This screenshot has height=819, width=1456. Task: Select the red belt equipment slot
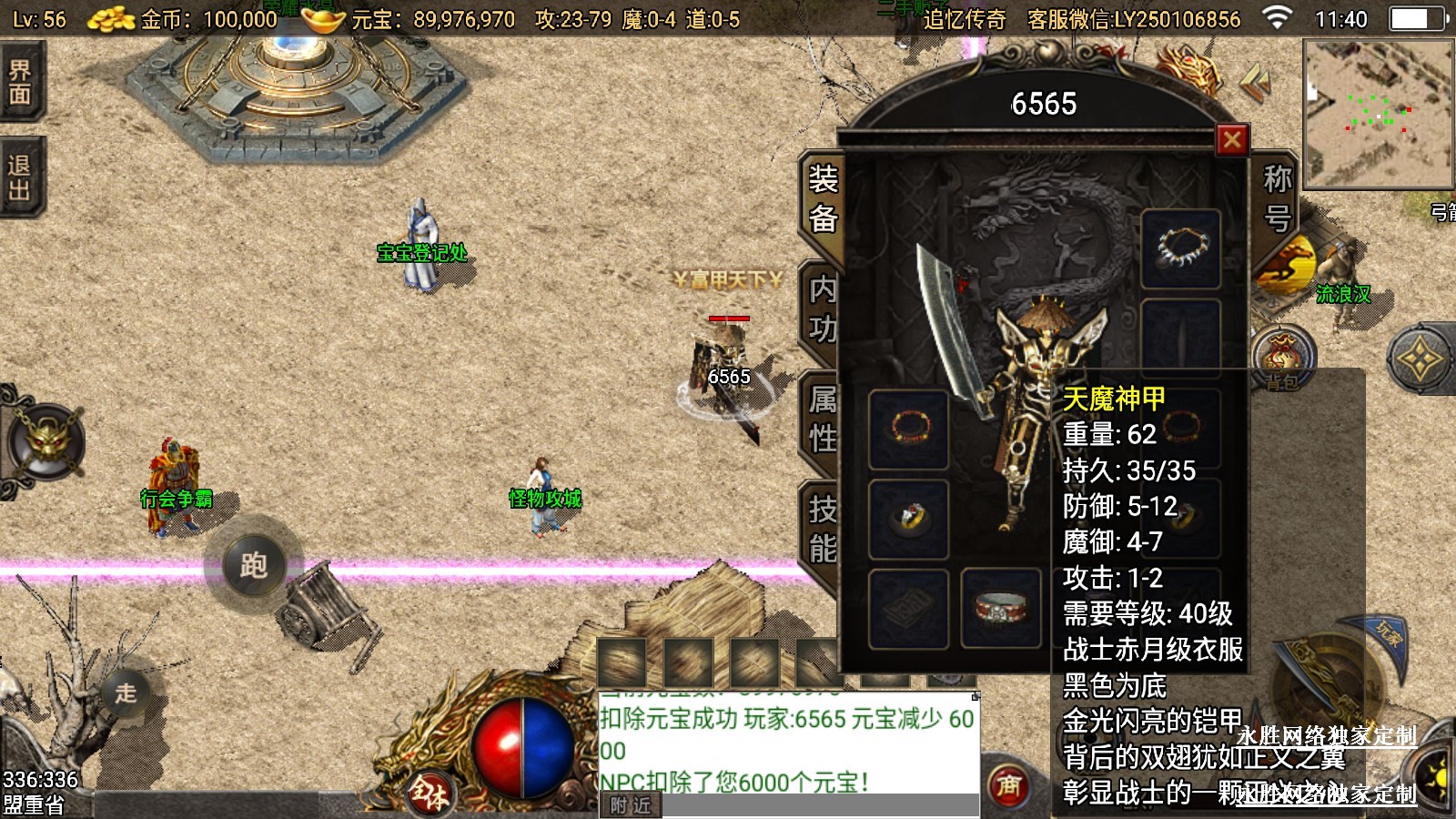(x=1000, y=607)
